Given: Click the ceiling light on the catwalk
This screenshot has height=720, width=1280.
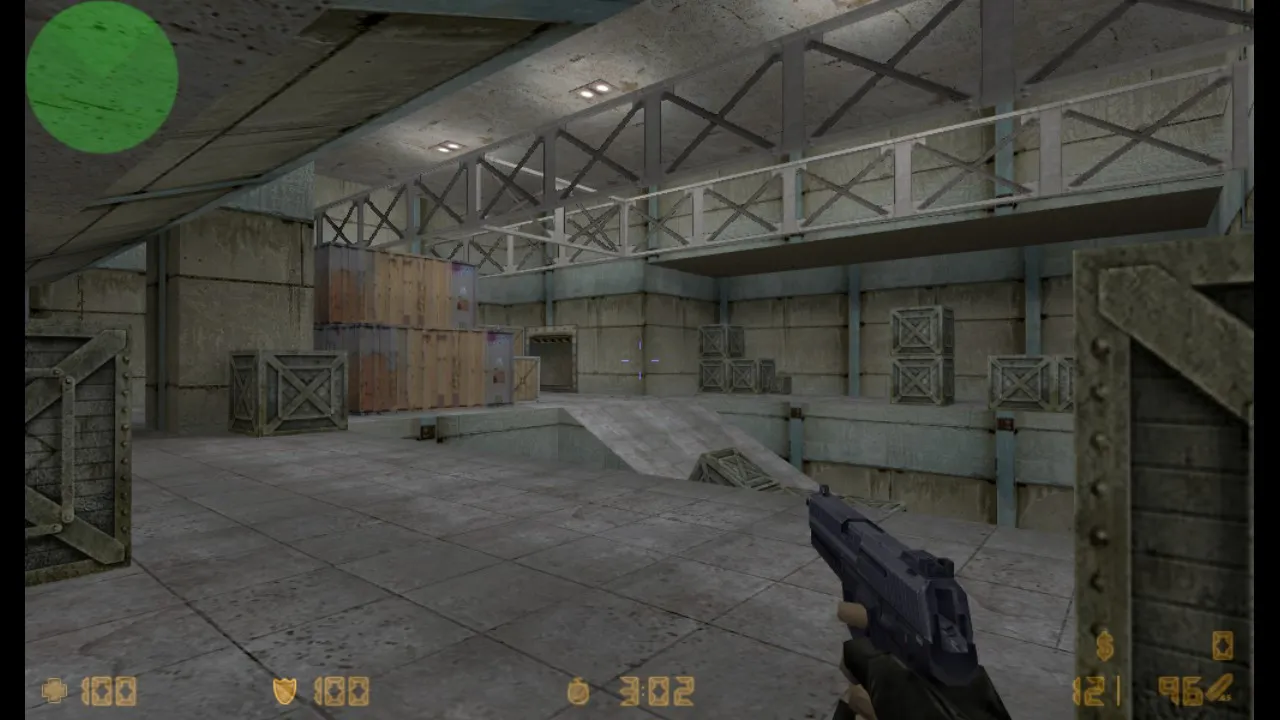Looking at the screenshot, I should [593, 90].
